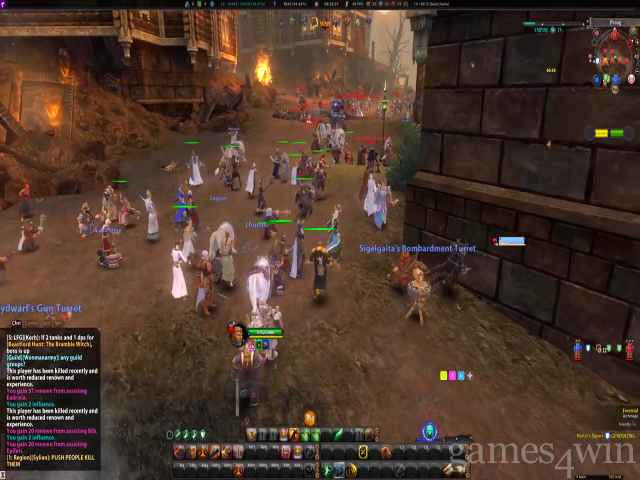
Task: Click the glowing blue-green orb above hotbar
Action: tap(428, 430)
